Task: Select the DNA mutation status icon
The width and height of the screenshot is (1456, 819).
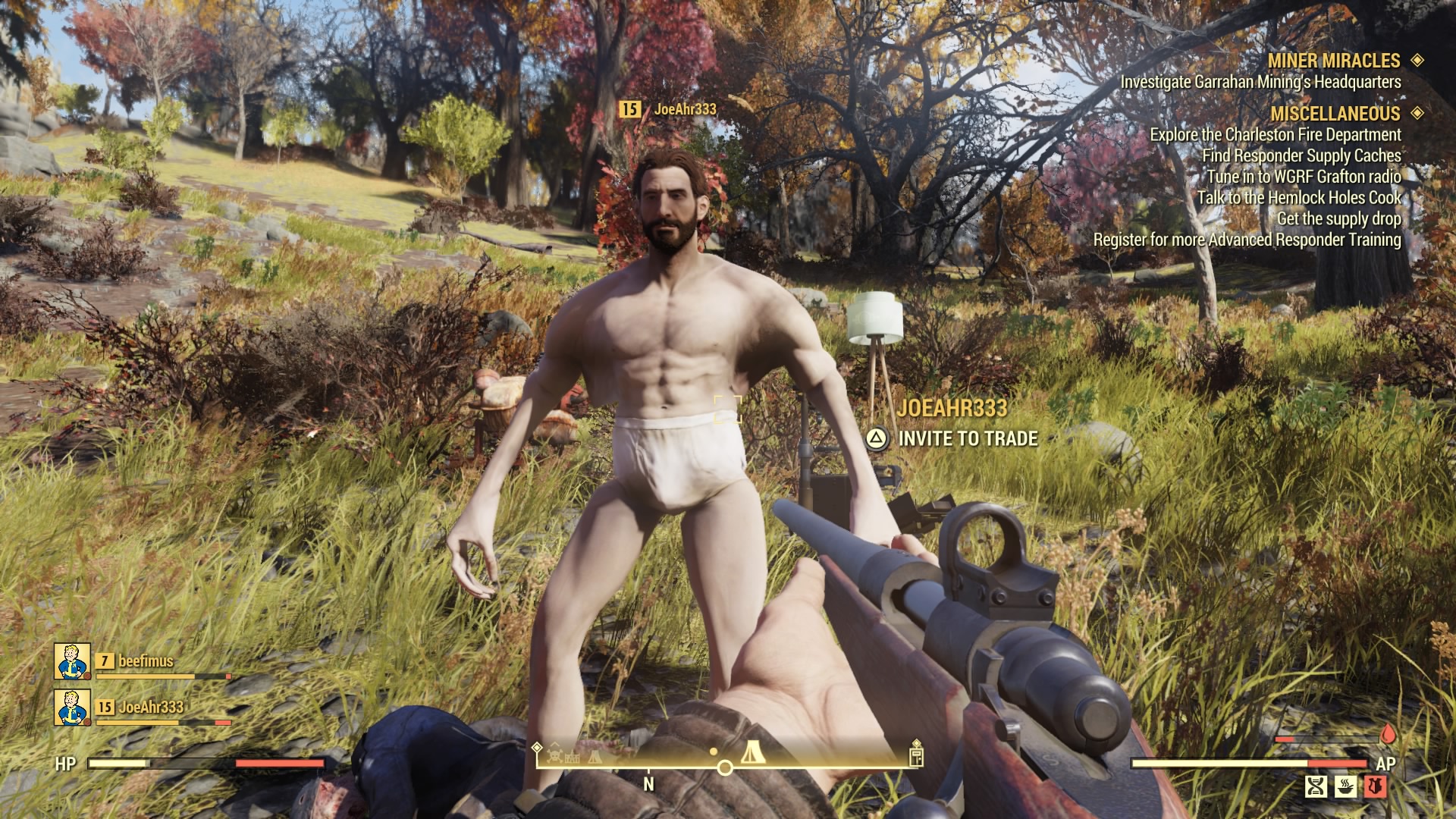Action: [1317, 787]
